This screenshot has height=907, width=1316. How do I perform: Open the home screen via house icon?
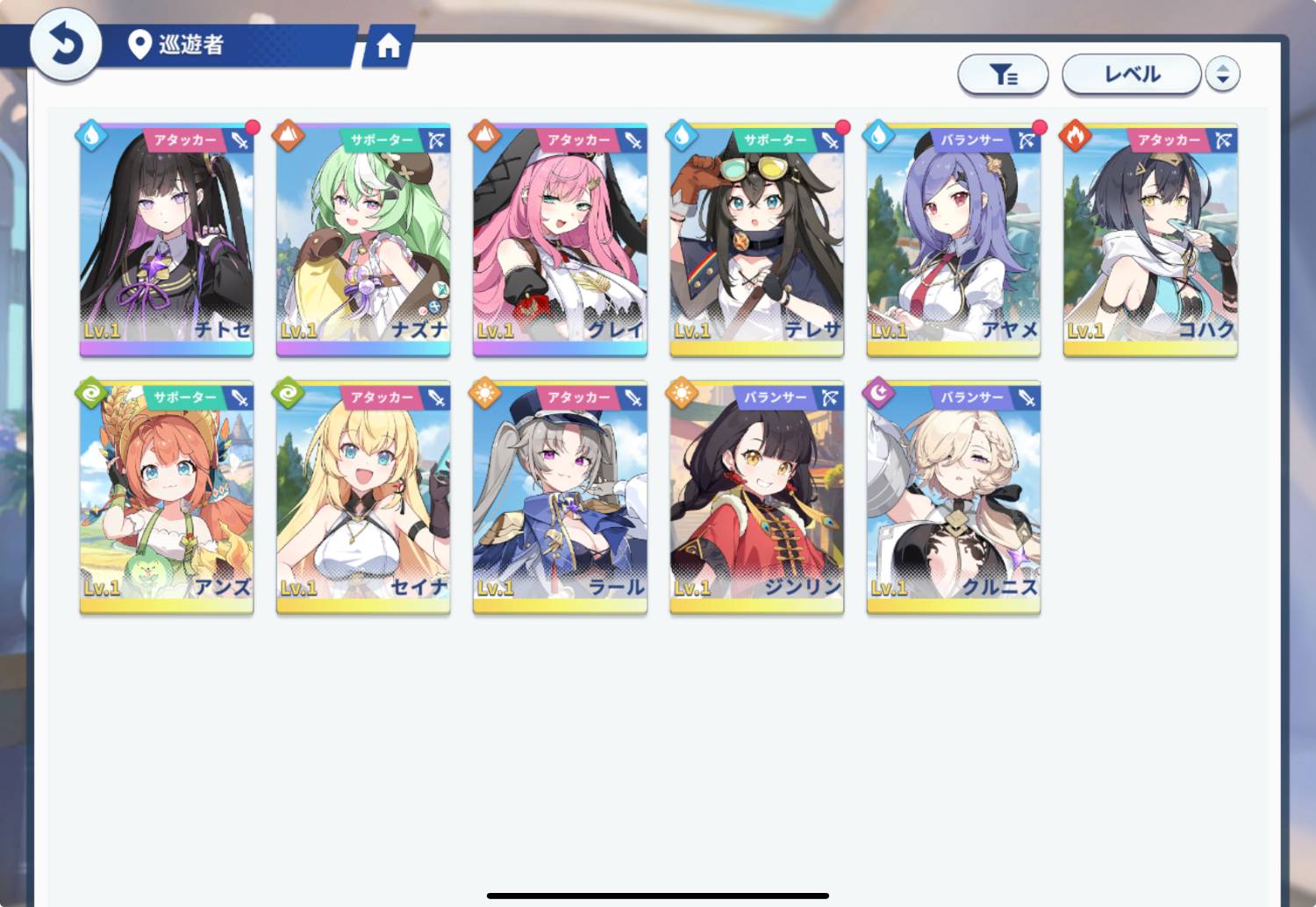tap(388, 46)
